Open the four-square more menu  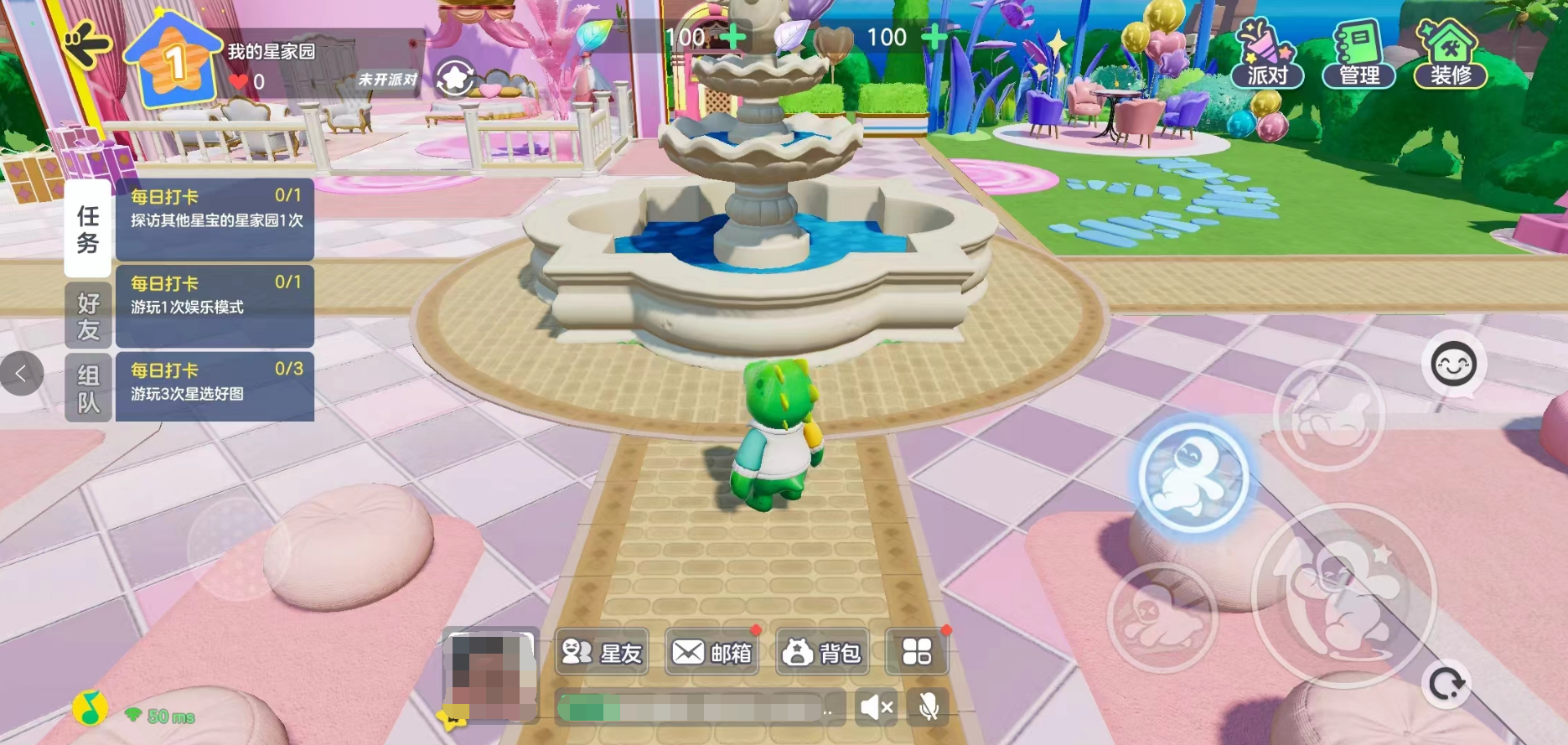(x=917, y=652)
